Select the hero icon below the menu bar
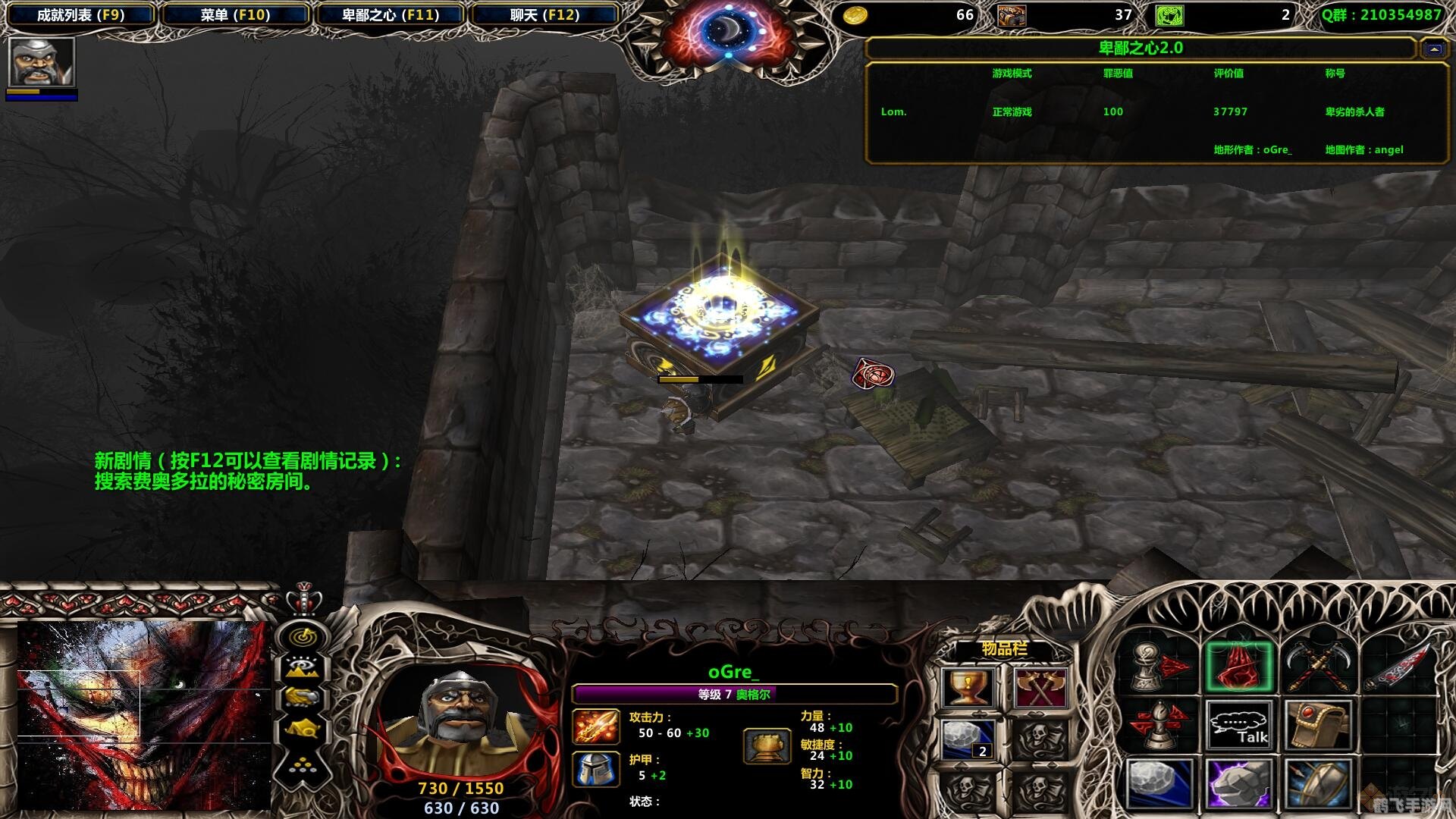This screenshot has width=1456, height=819. tap(41, 62)
